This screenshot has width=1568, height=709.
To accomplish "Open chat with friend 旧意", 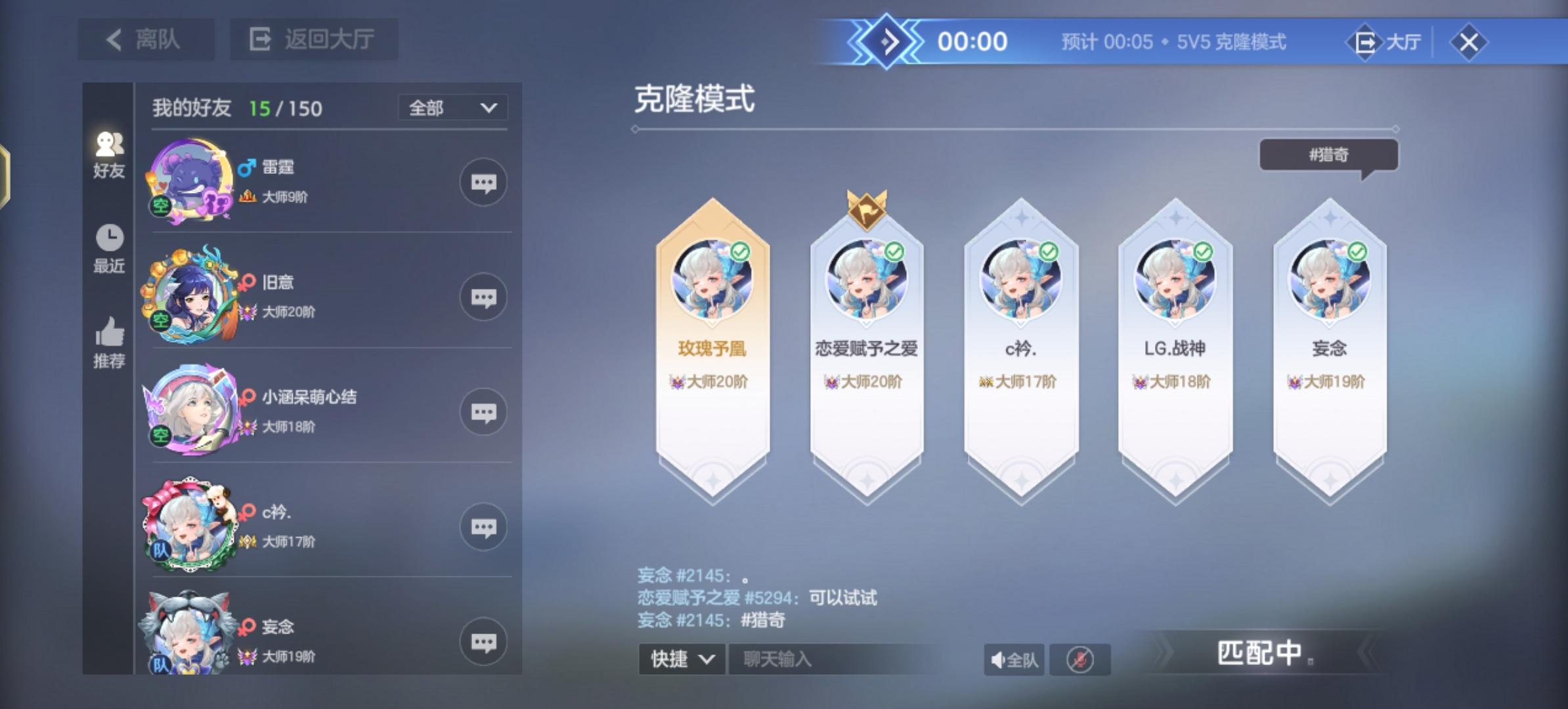I will click(484, 297).
